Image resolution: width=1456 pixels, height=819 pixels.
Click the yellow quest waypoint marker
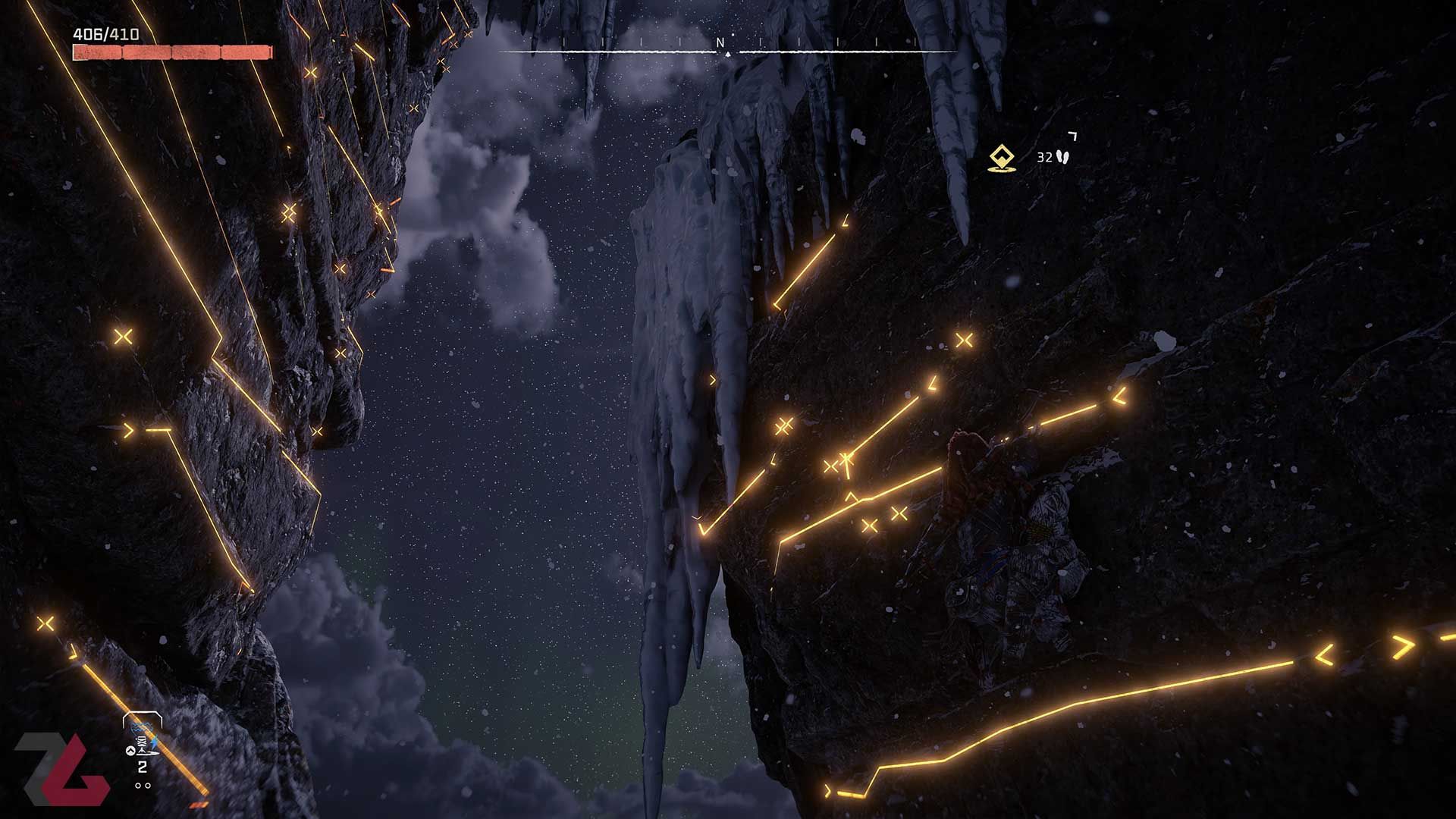[x=1002, y=158]
